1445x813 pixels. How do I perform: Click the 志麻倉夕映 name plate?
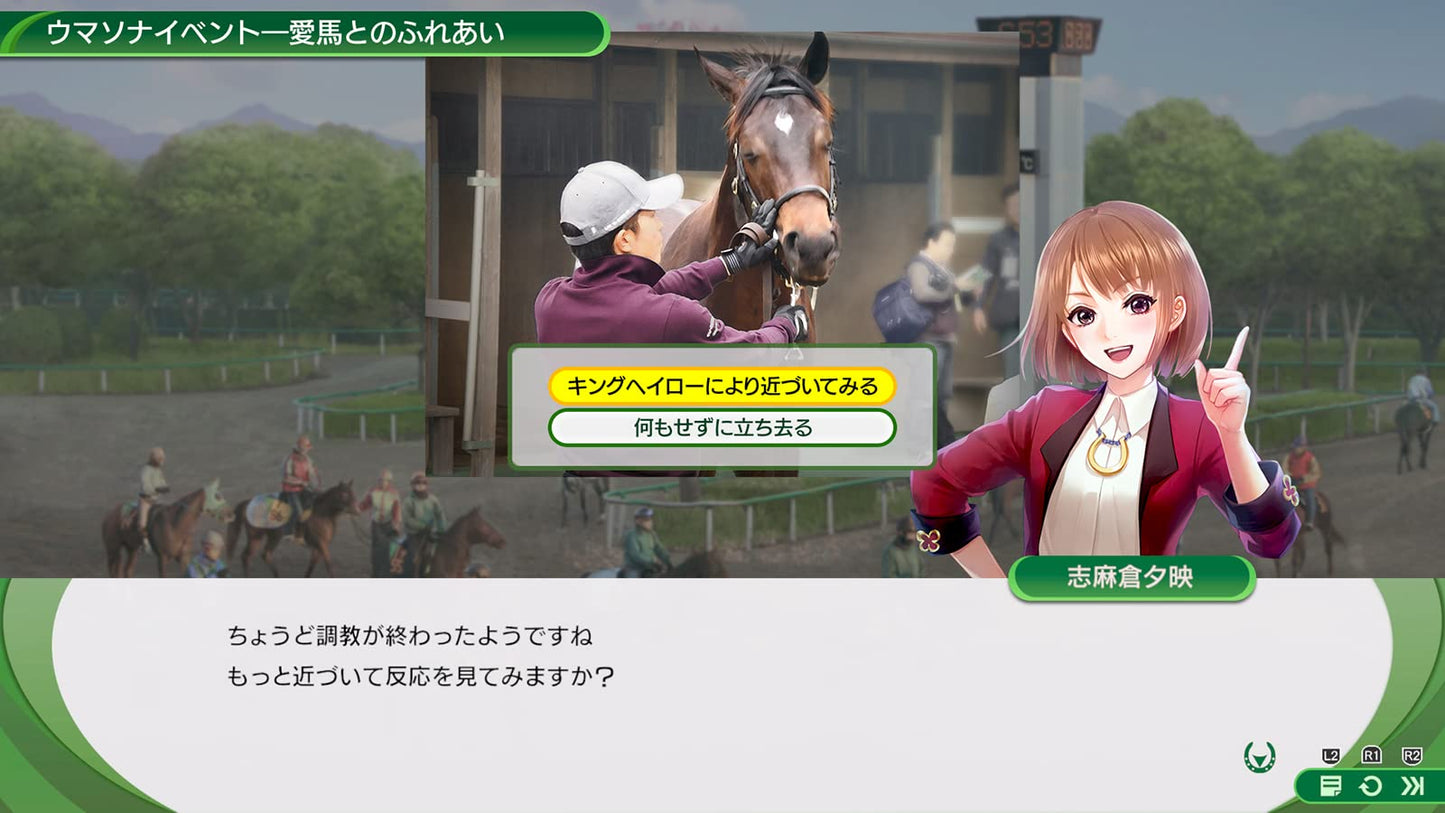click(x=1131, y=577)
